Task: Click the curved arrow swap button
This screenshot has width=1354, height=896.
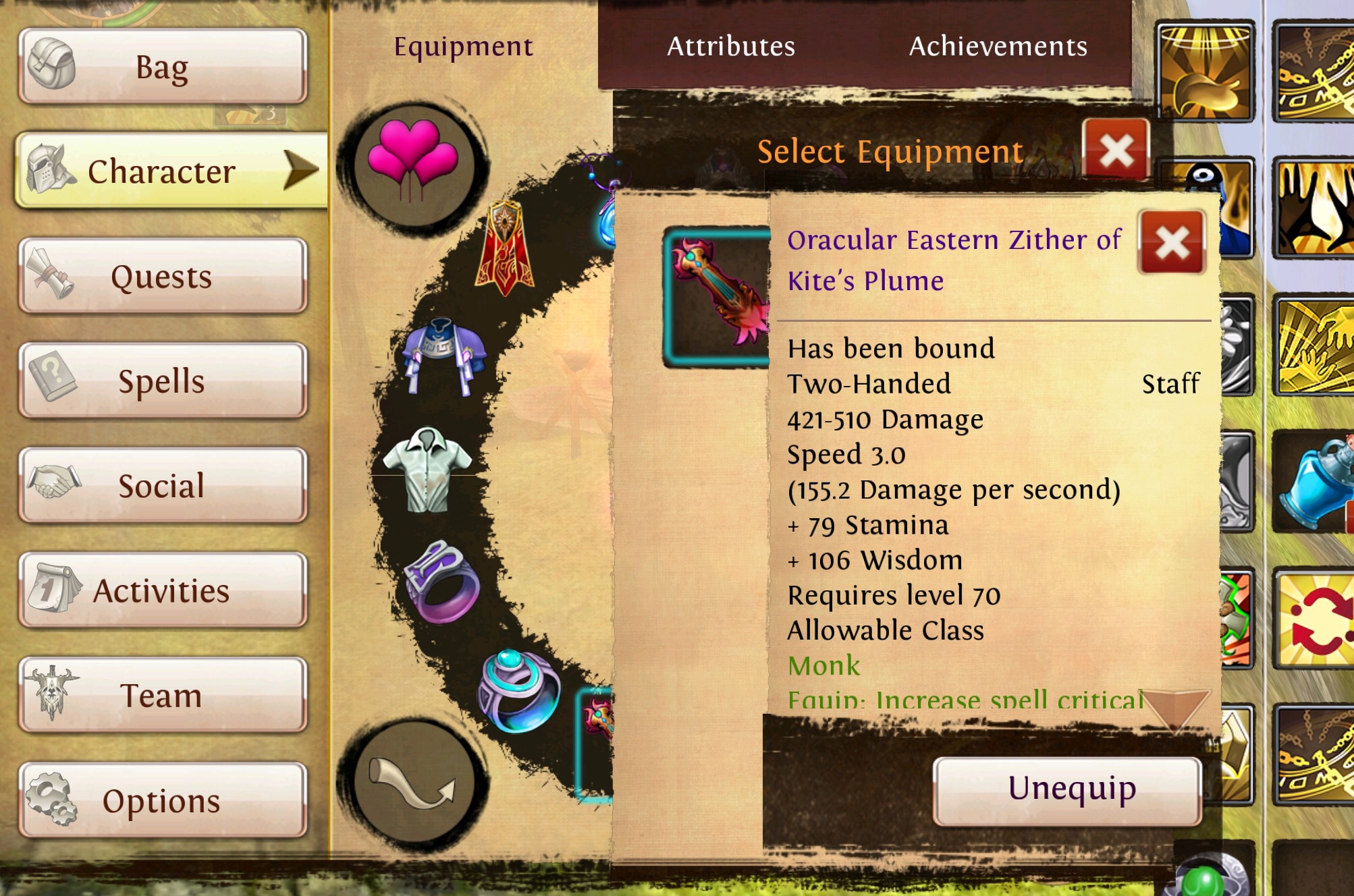Action: [x=413, y=782]
